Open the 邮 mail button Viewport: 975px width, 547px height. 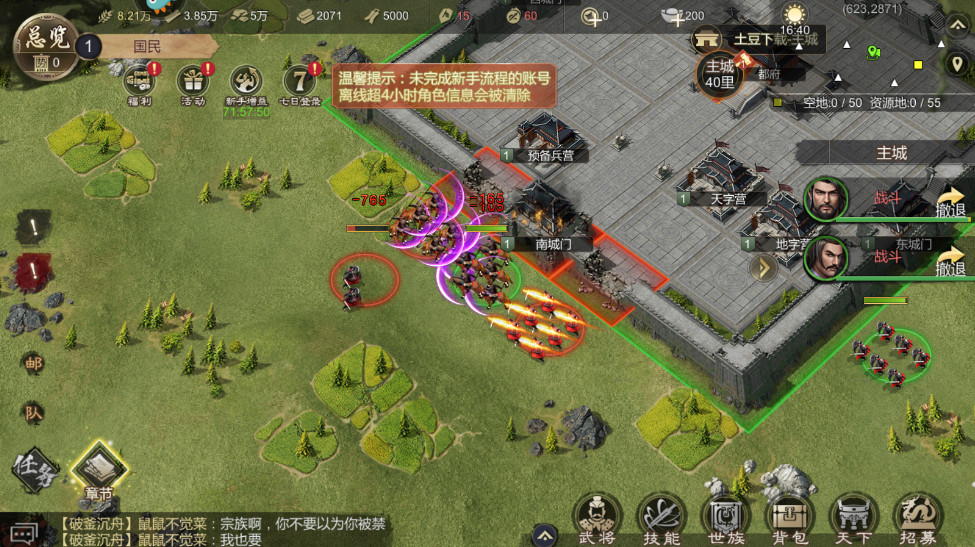pos(33,365)
